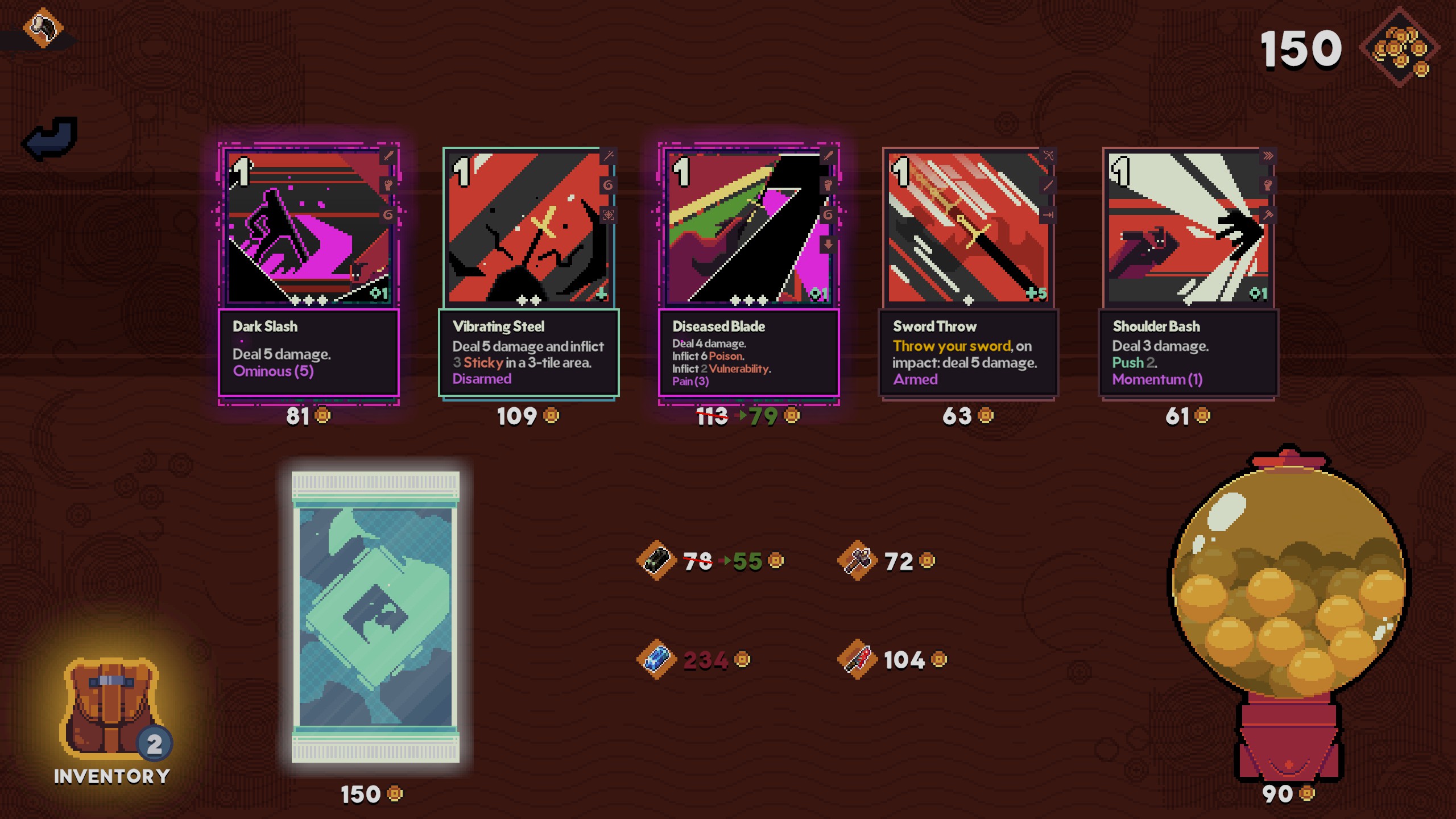This screenshot has height=819, width=1456.
Task: Go back with the blue arrow
Action: coord(50,138)
